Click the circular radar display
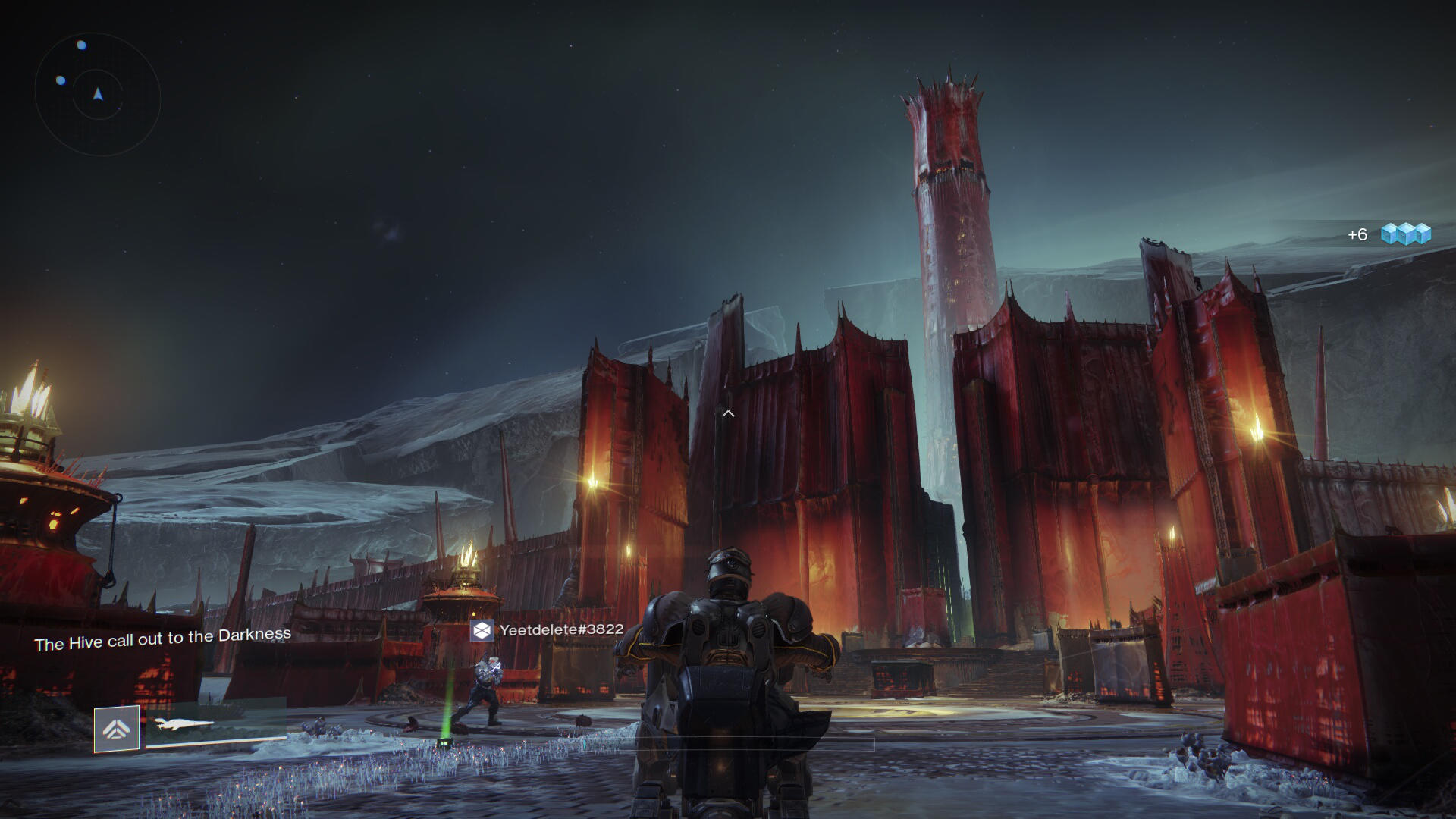1456x819 pixels. coord(98,94)
